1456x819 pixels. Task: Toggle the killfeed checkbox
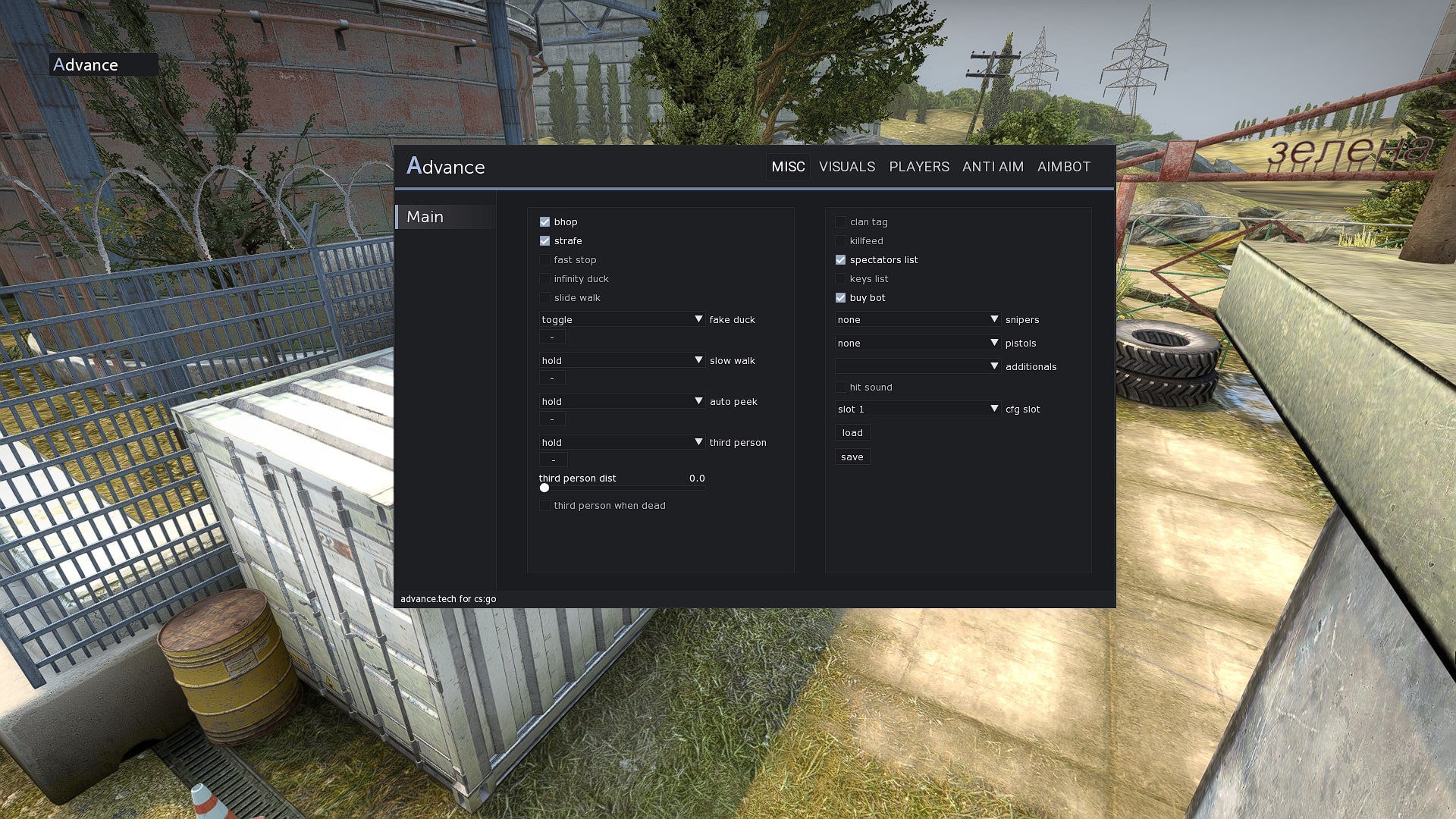click(840, 240)
